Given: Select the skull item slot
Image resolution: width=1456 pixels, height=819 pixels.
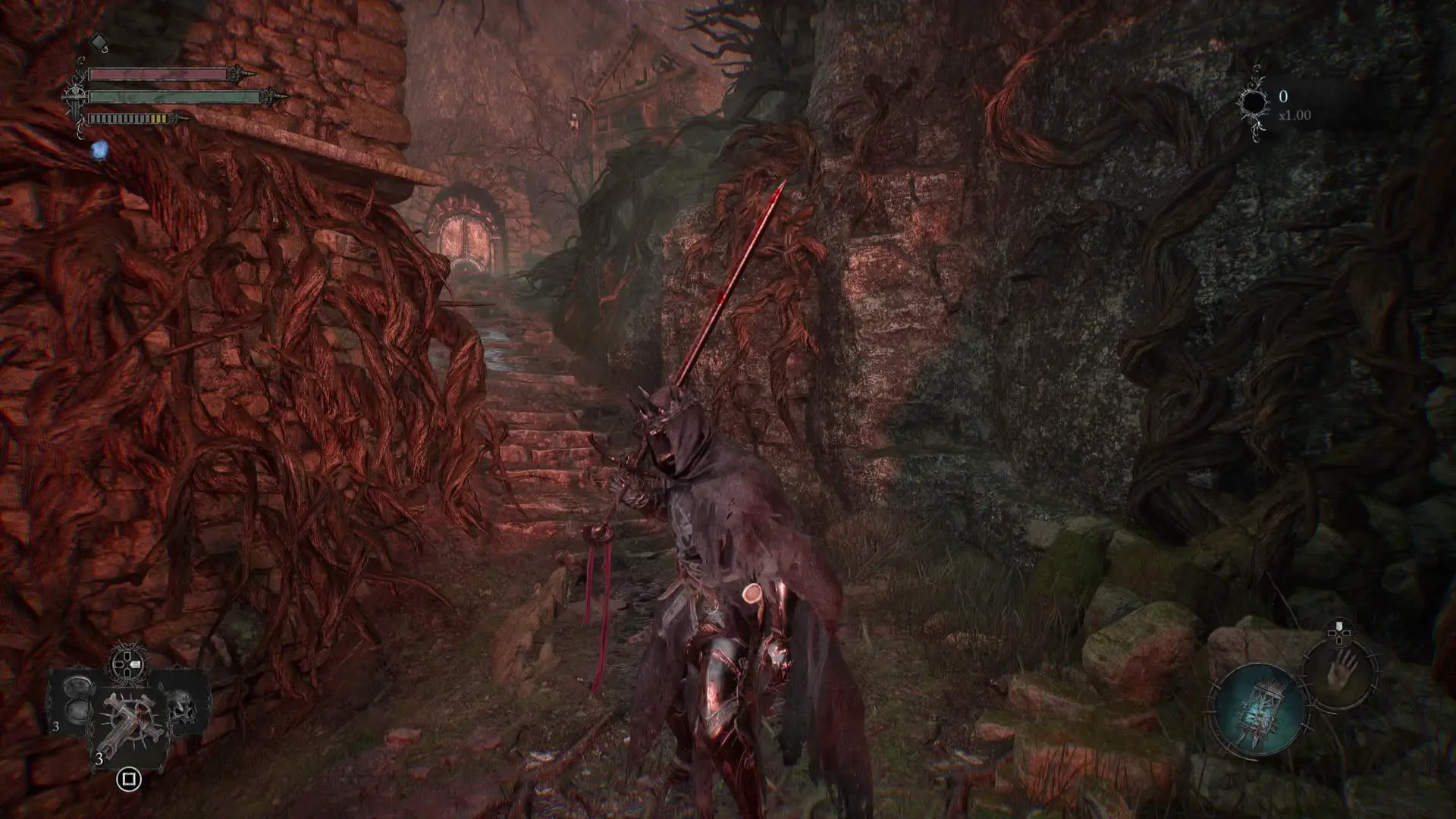Looking at the screenshot, I should pyautogui.click(x=182, y=706).
